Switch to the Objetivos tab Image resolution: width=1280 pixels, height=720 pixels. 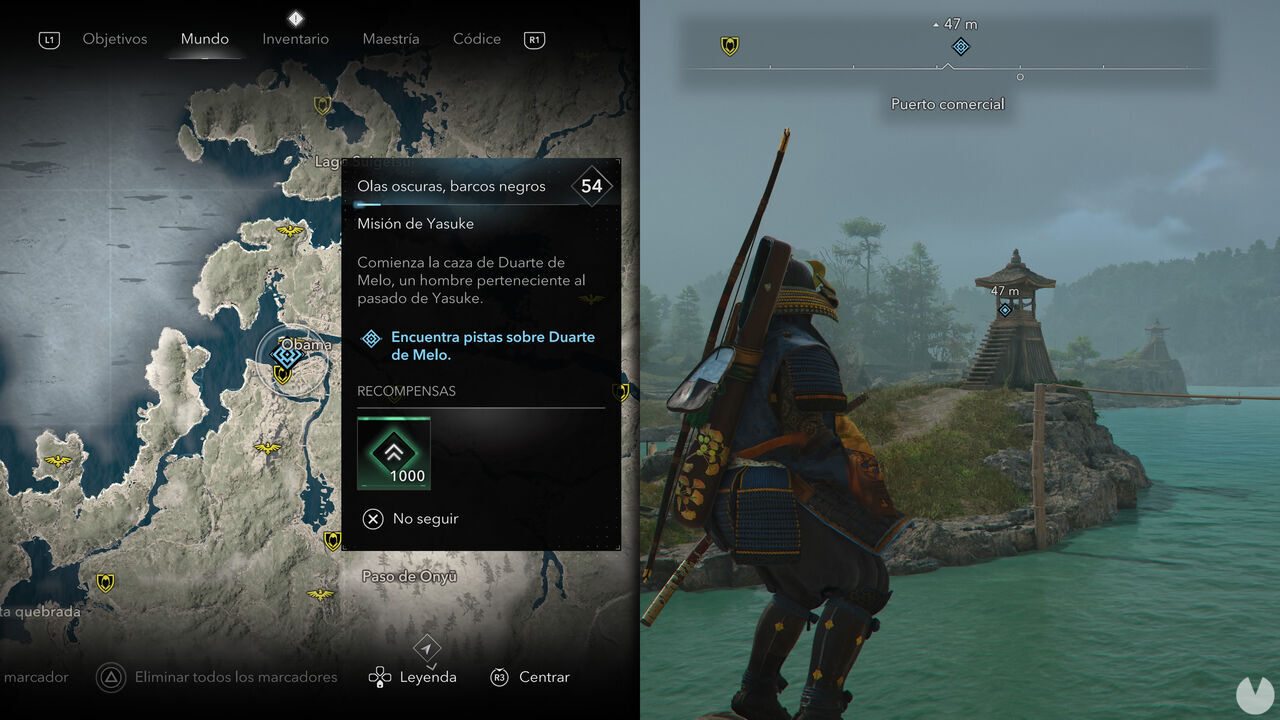[x=114, y=39]
